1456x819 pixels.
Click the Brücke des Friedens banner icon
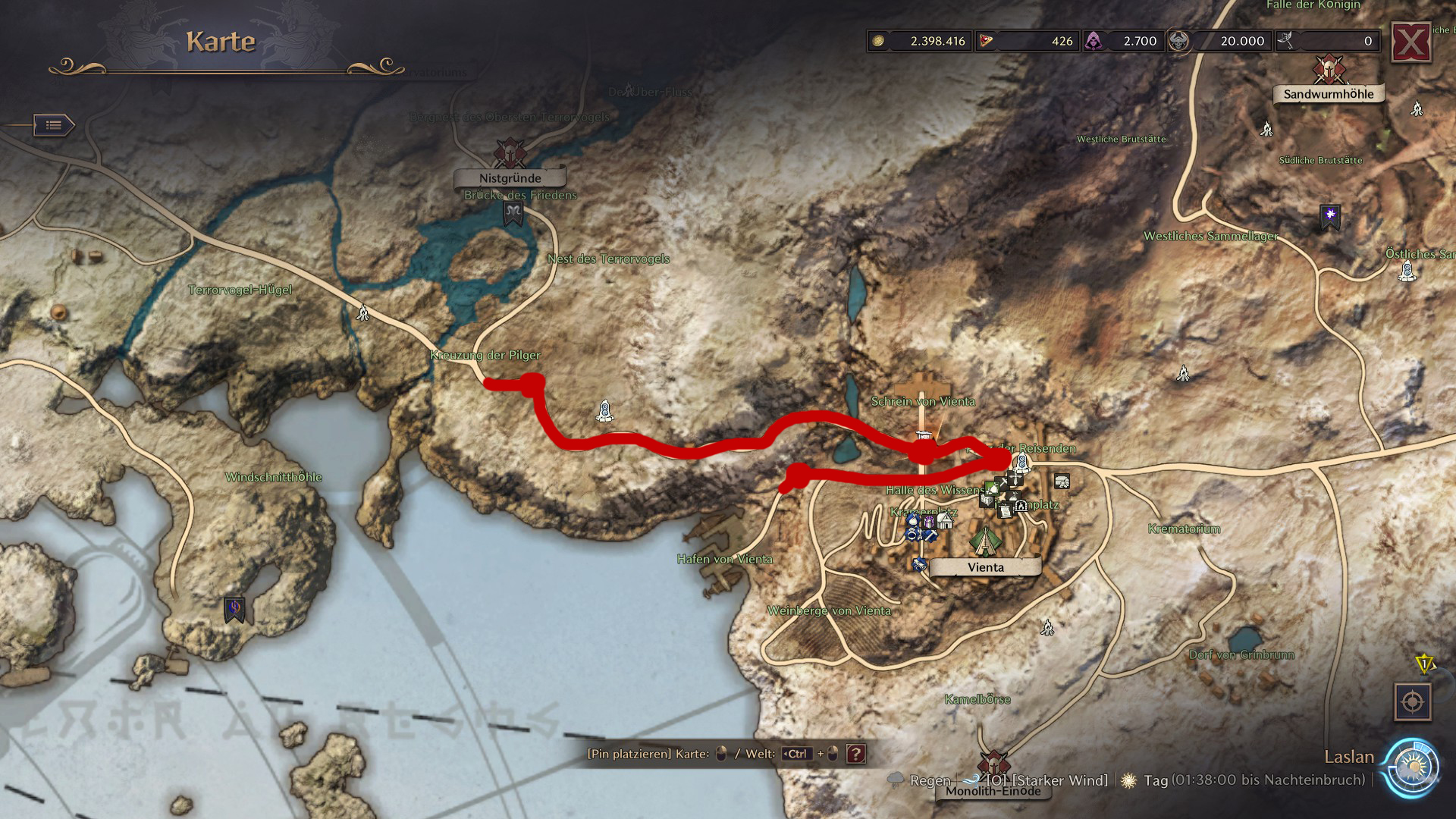(513, 214)
